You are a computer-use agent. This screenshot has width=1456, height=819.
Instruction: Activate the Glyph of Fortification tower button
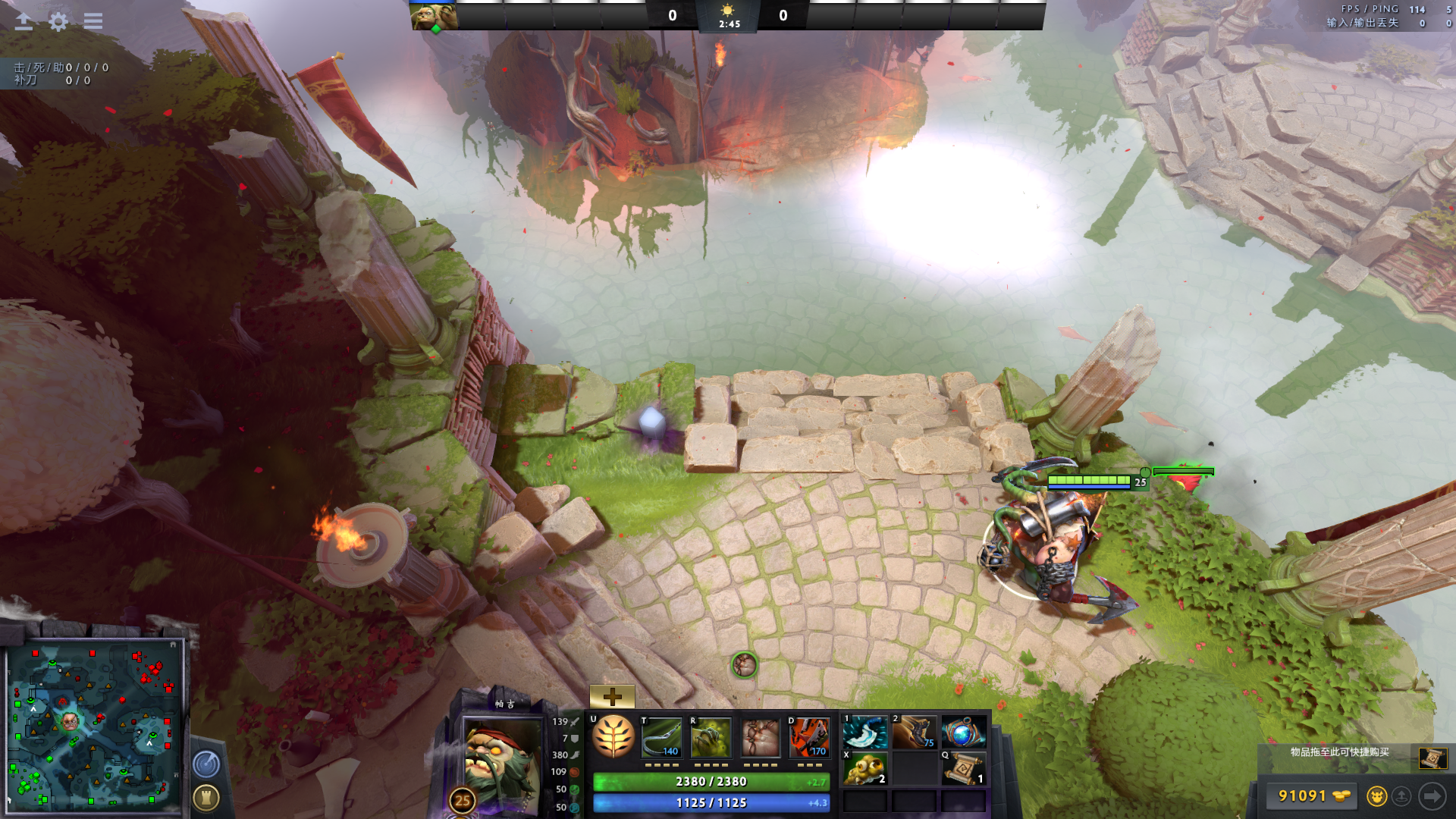pyautogui.click(x=206, y=797)
